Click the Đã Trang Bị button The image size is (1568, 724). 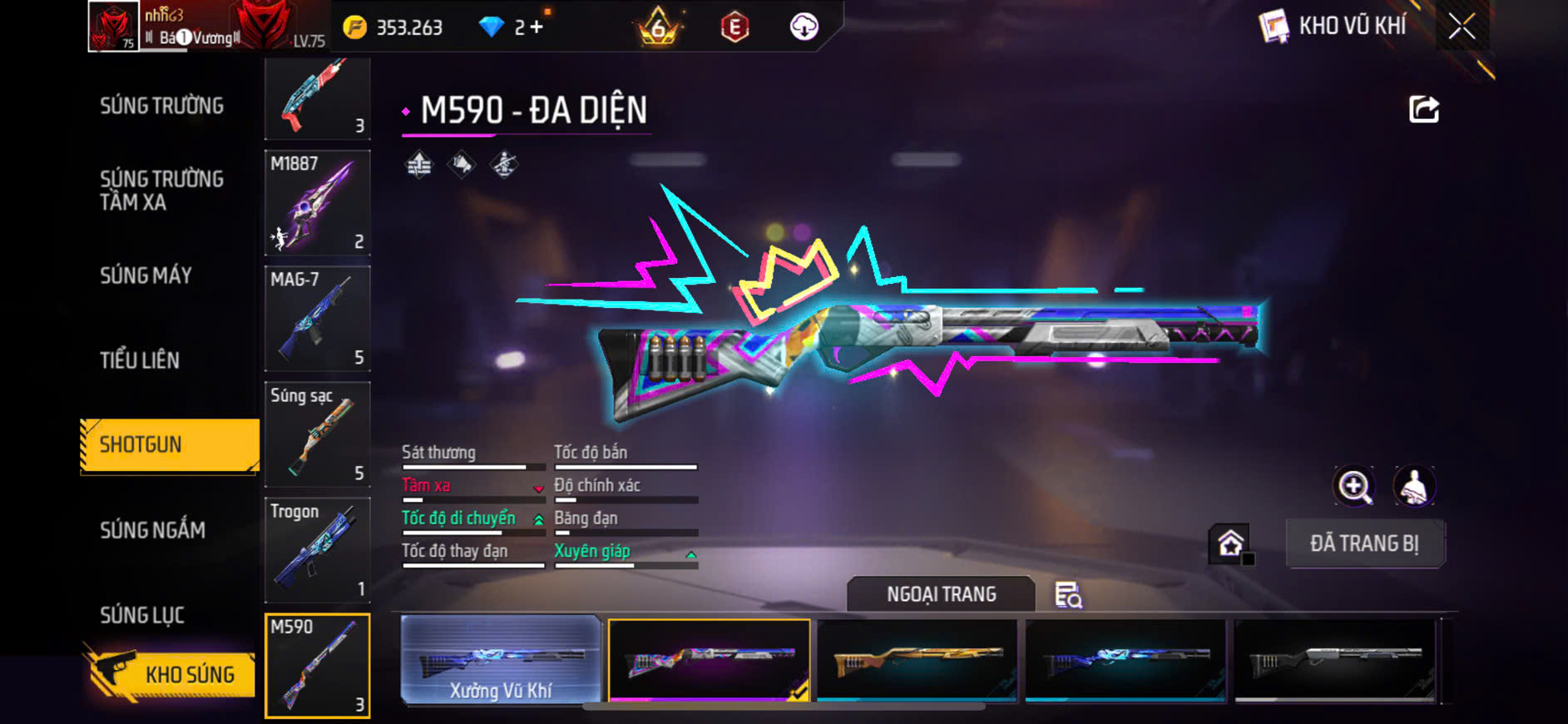tap(1364, 543)
